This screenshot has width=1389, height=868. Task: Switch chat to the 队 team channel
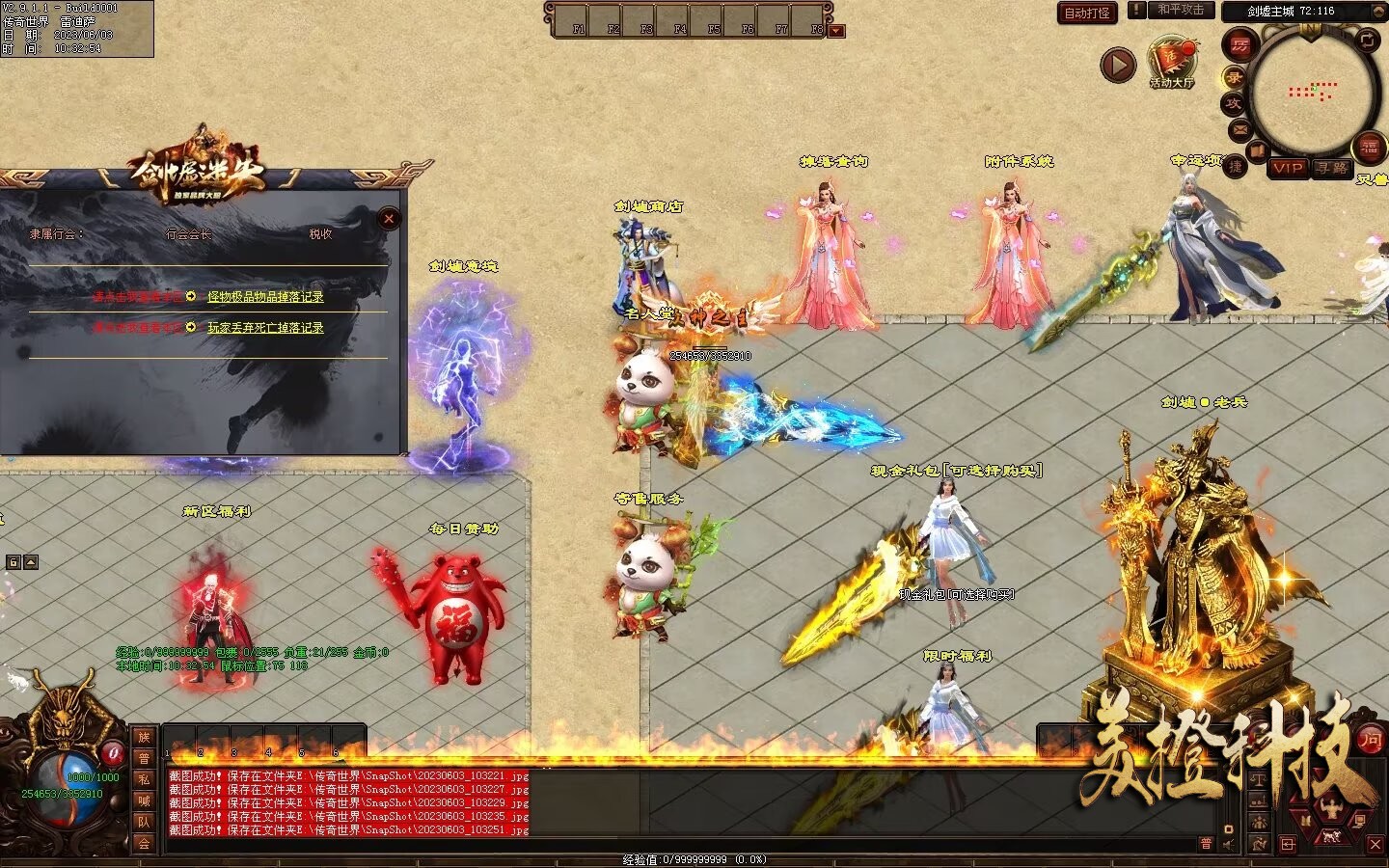click(x=144, y=822)
